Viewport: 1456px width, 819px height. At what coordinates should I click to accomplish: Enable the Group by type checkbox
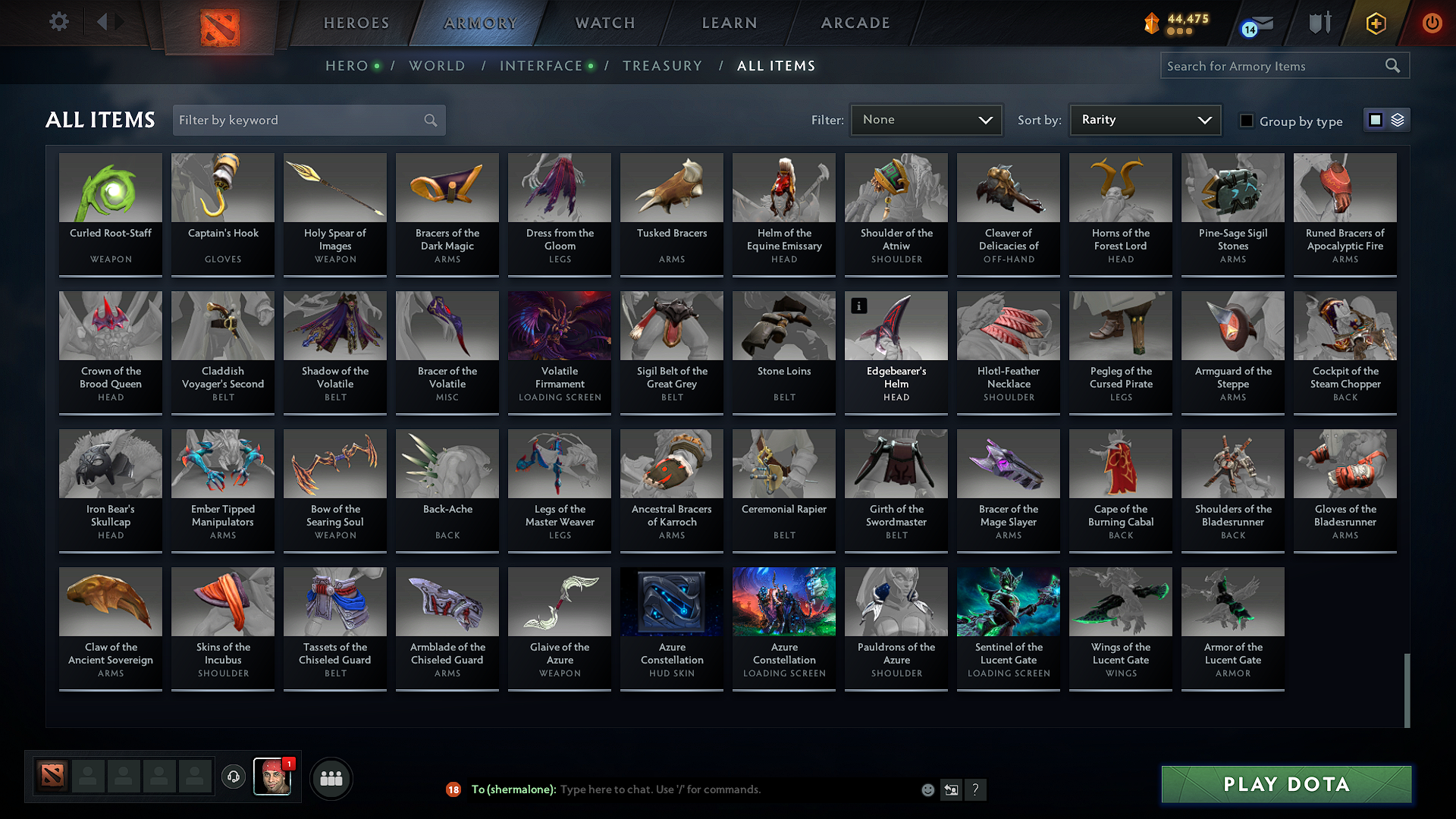[x=1246, y=121]
